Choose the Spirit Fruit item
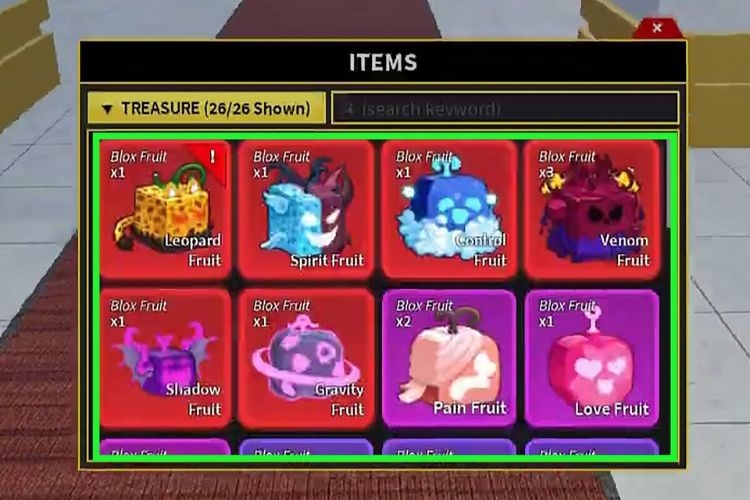This screenshot has height=500, width=750. pyautogui.click(x=307, y=209)
